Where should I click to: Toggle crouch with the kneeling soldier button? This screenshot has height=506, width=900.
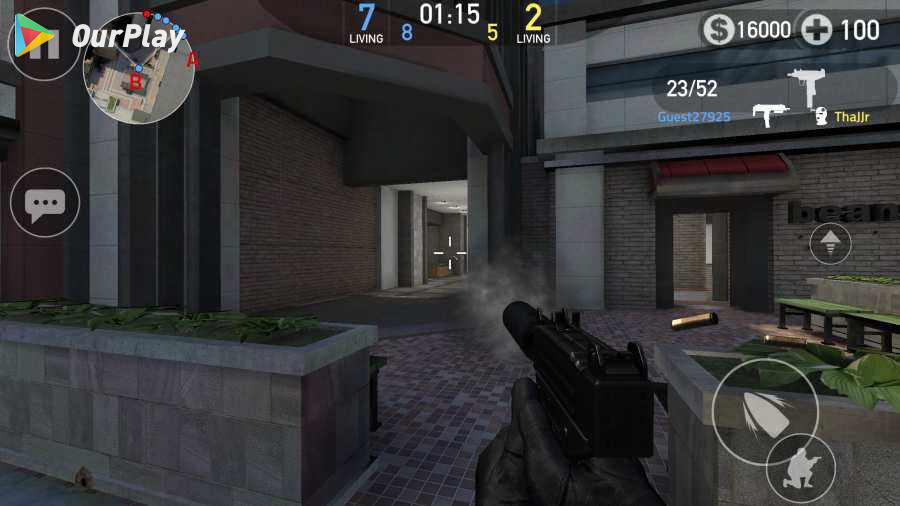800,469
